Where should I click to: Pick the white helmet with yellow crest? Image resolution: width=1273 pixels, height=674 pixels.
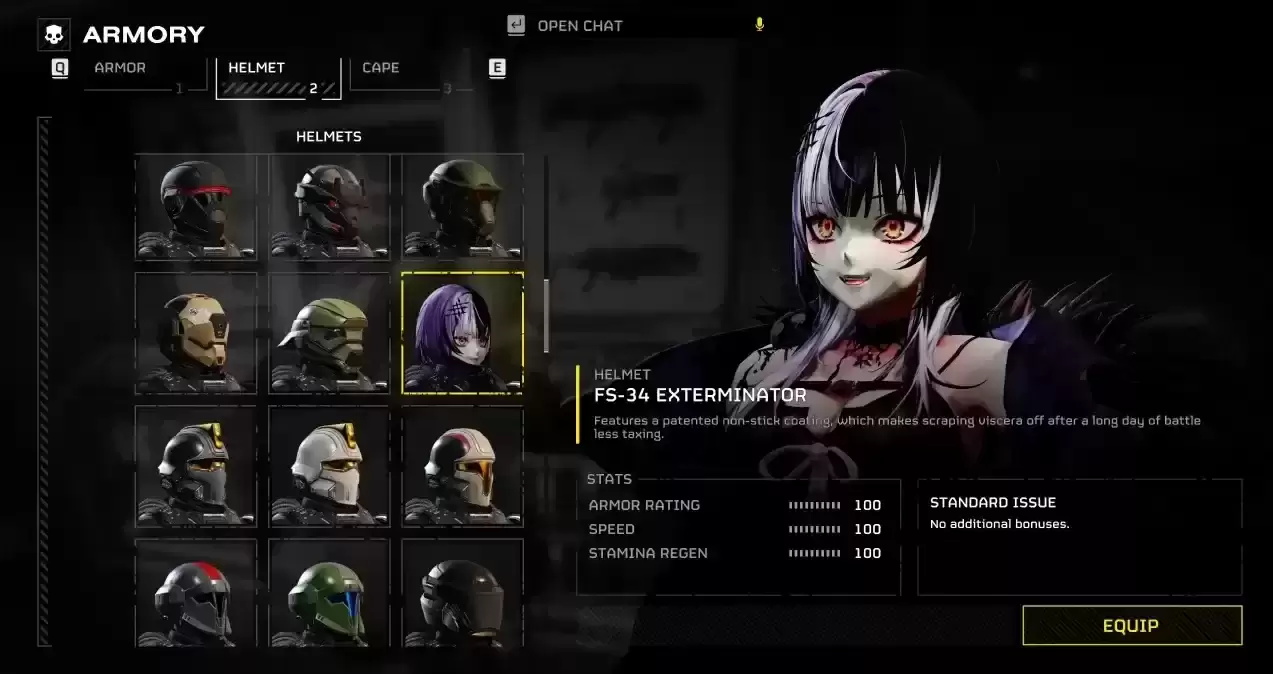(329, 466)
